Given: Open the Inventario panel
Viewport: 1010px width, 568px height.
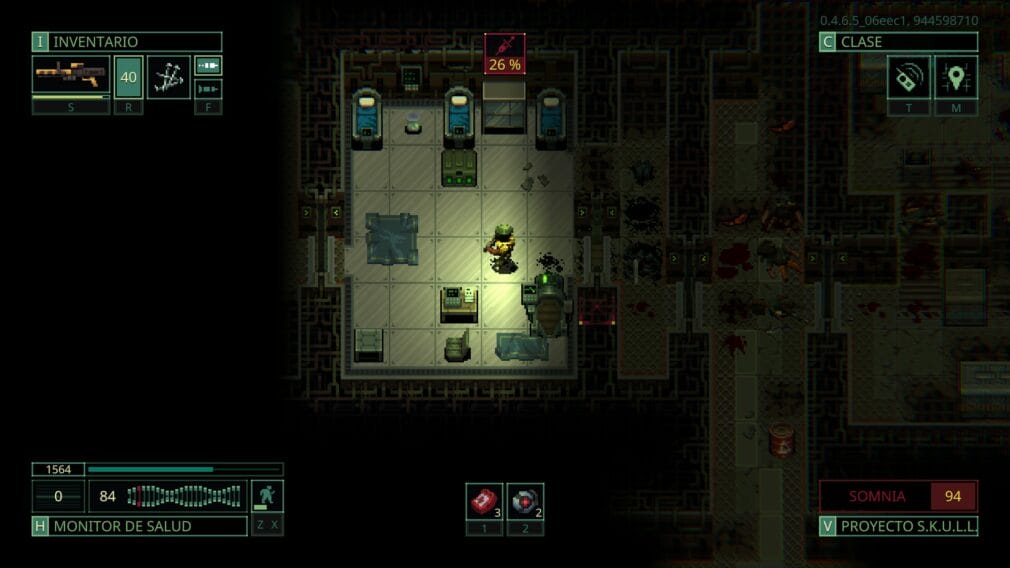Looking at the screenshot, I should [127, 42].
